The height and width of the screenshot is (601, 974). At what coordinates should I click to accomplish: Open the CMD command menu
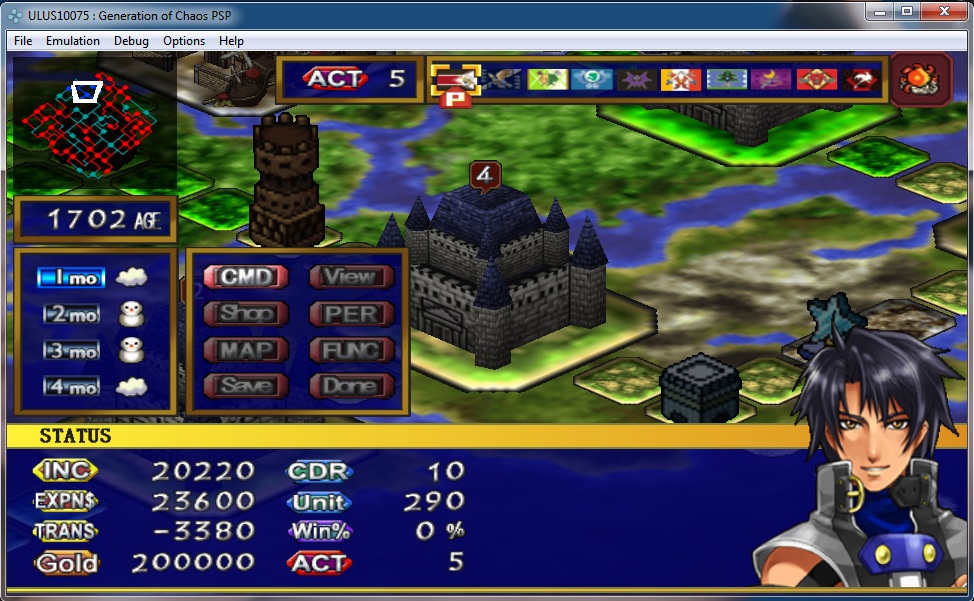(x=246, y=277)
